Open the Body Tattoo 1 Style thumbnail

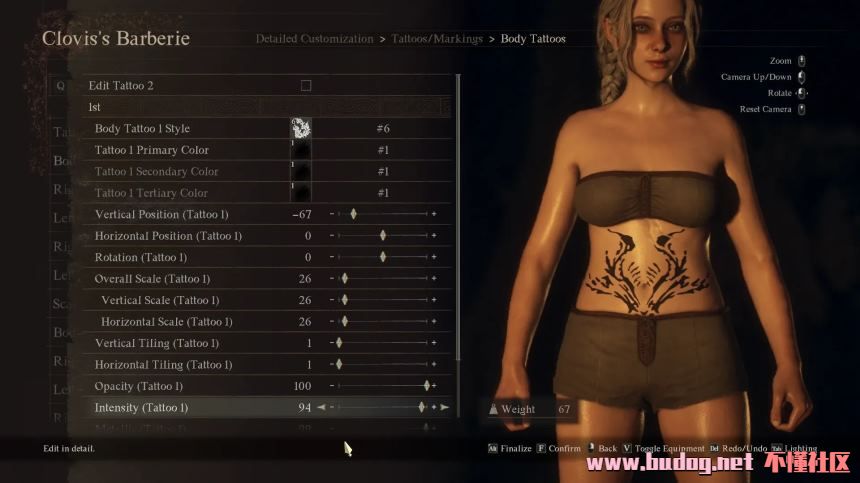(300, 128)
